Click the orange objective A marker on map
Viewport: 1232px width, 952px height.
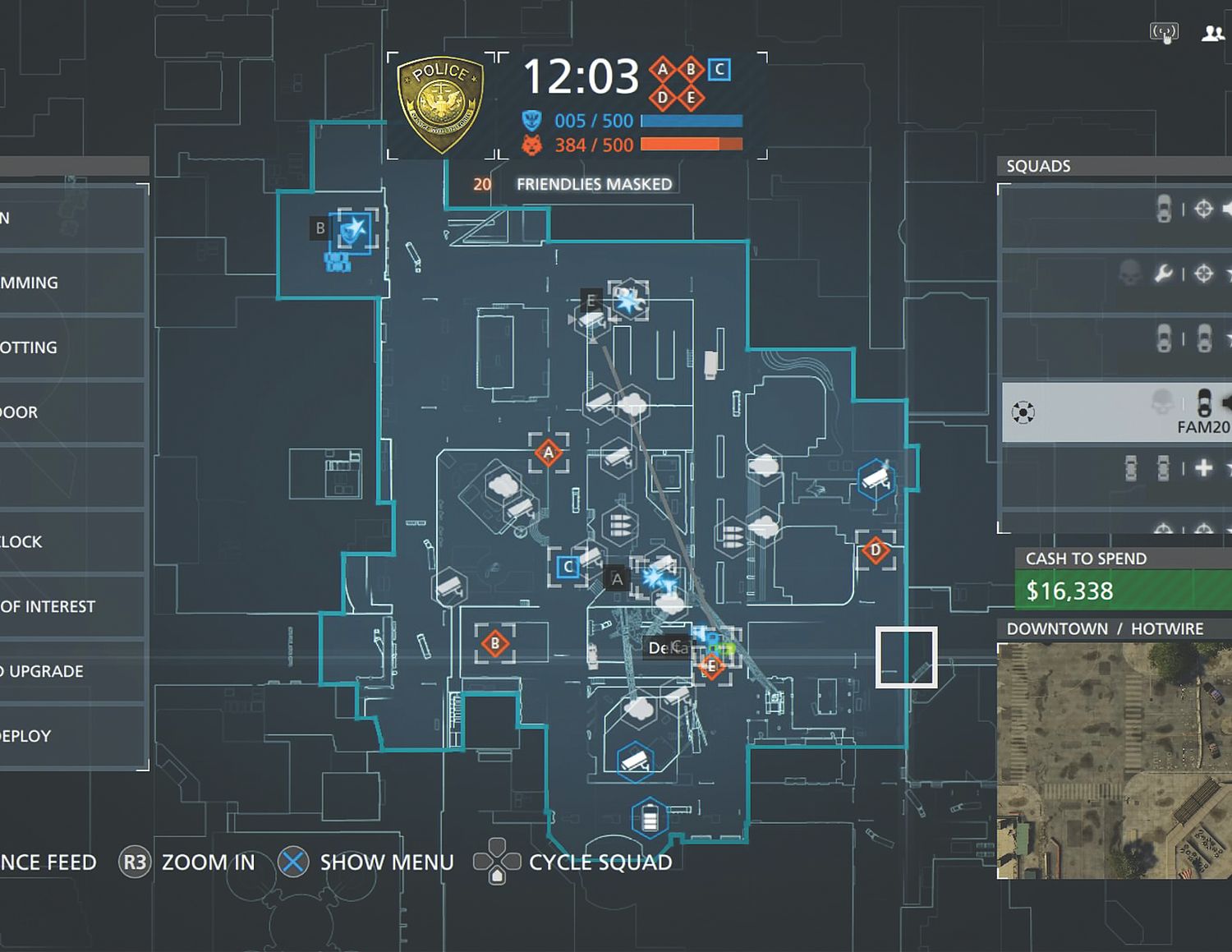click(x=549, y=452)
